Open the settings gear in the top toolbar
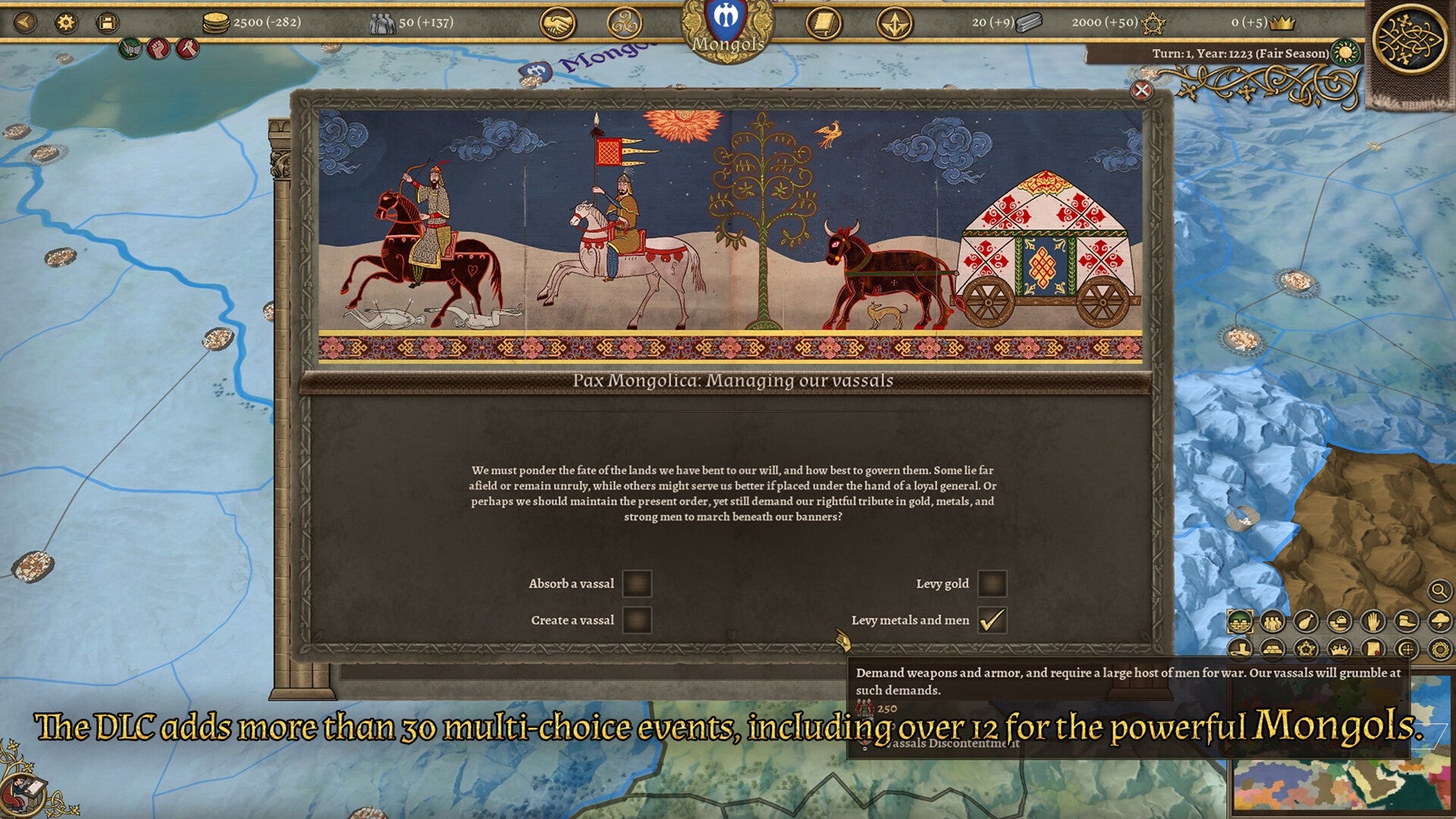The image size is (1456, 819). (x=64, y=23)
